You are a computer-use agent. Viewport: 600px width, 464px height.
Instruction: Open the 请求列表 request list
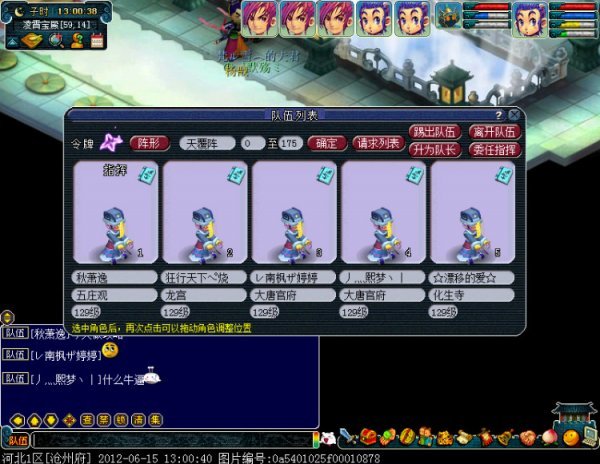coord(379,143)
